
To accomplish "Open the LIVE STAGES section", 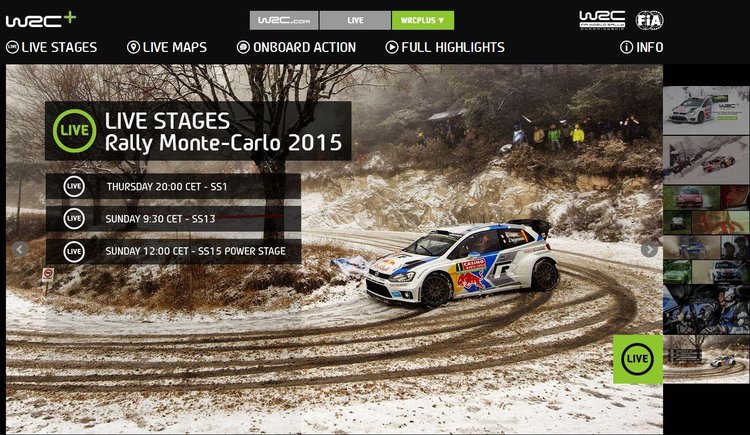I will [x=52, y=47].
